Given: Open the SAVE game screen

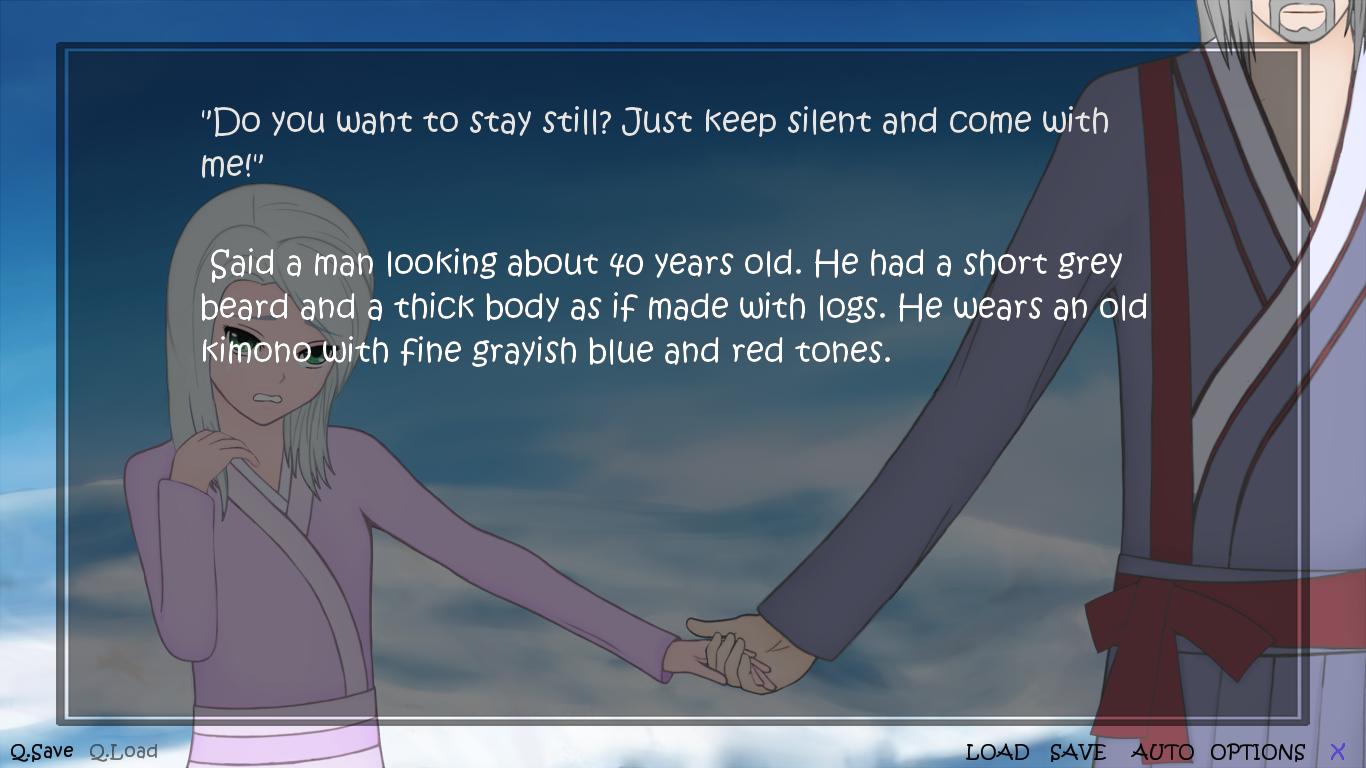Looking at the screenshot, I should coord(1076,751).
